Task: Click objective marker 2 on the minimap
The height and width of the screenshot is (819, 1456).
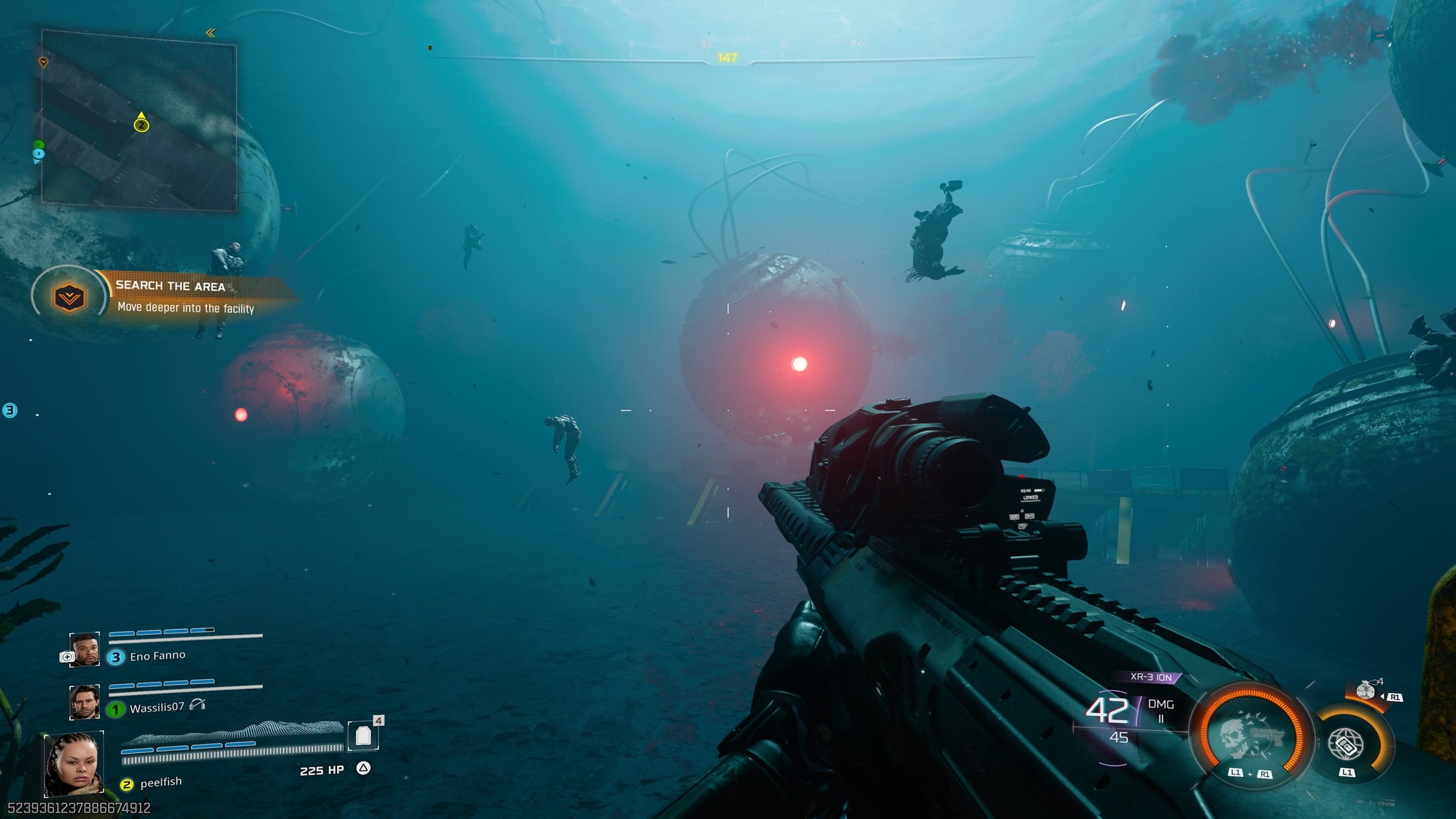Action: pyautogui.click(x=141, y=125)
